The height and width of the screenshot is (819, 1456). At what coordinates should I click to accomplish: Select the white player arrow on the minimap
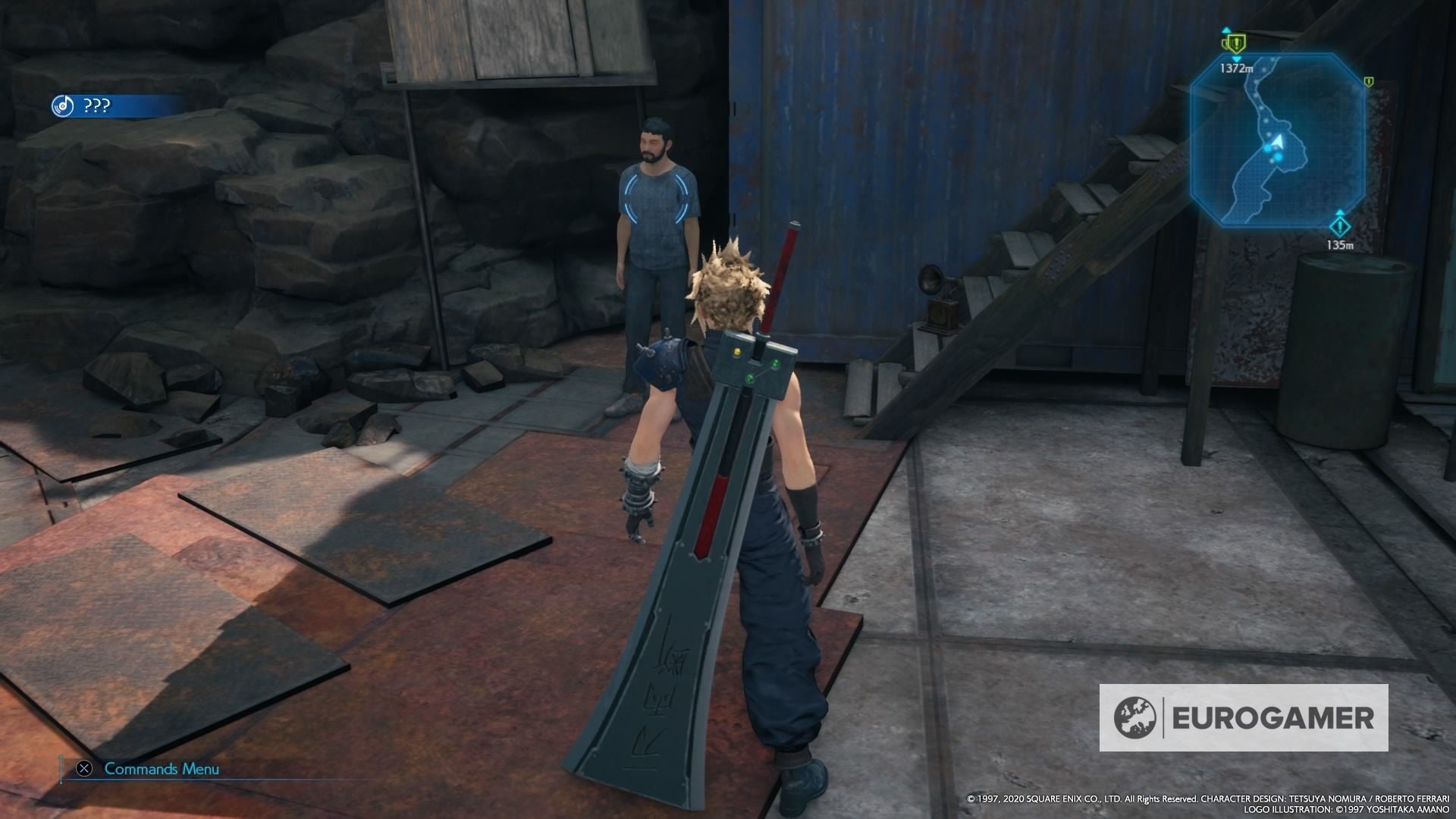1278,142
